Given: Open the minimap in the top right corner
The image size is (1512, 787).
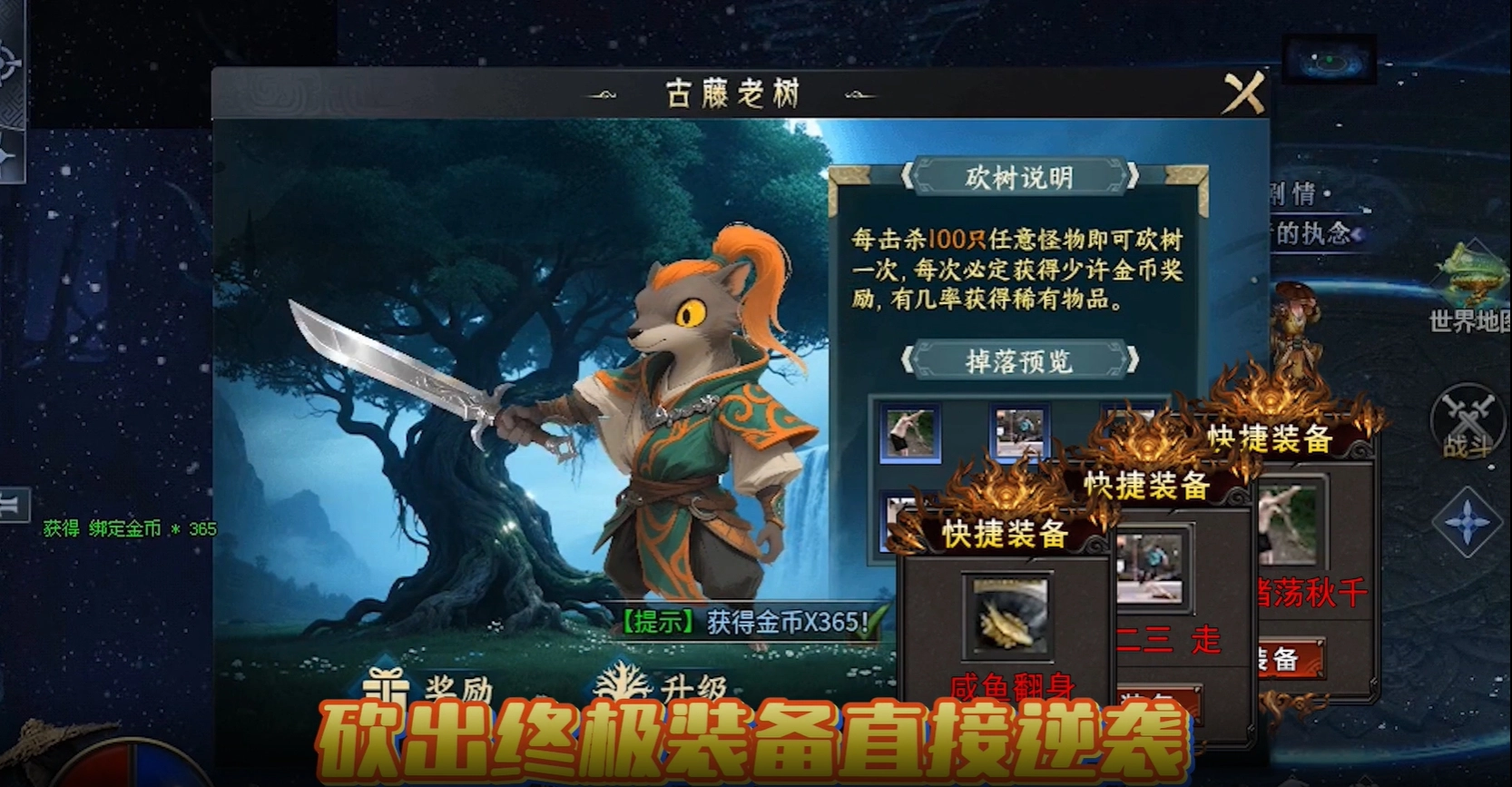Looking at the screenshot, I should pyautogui.click(x=1331, y=59).
